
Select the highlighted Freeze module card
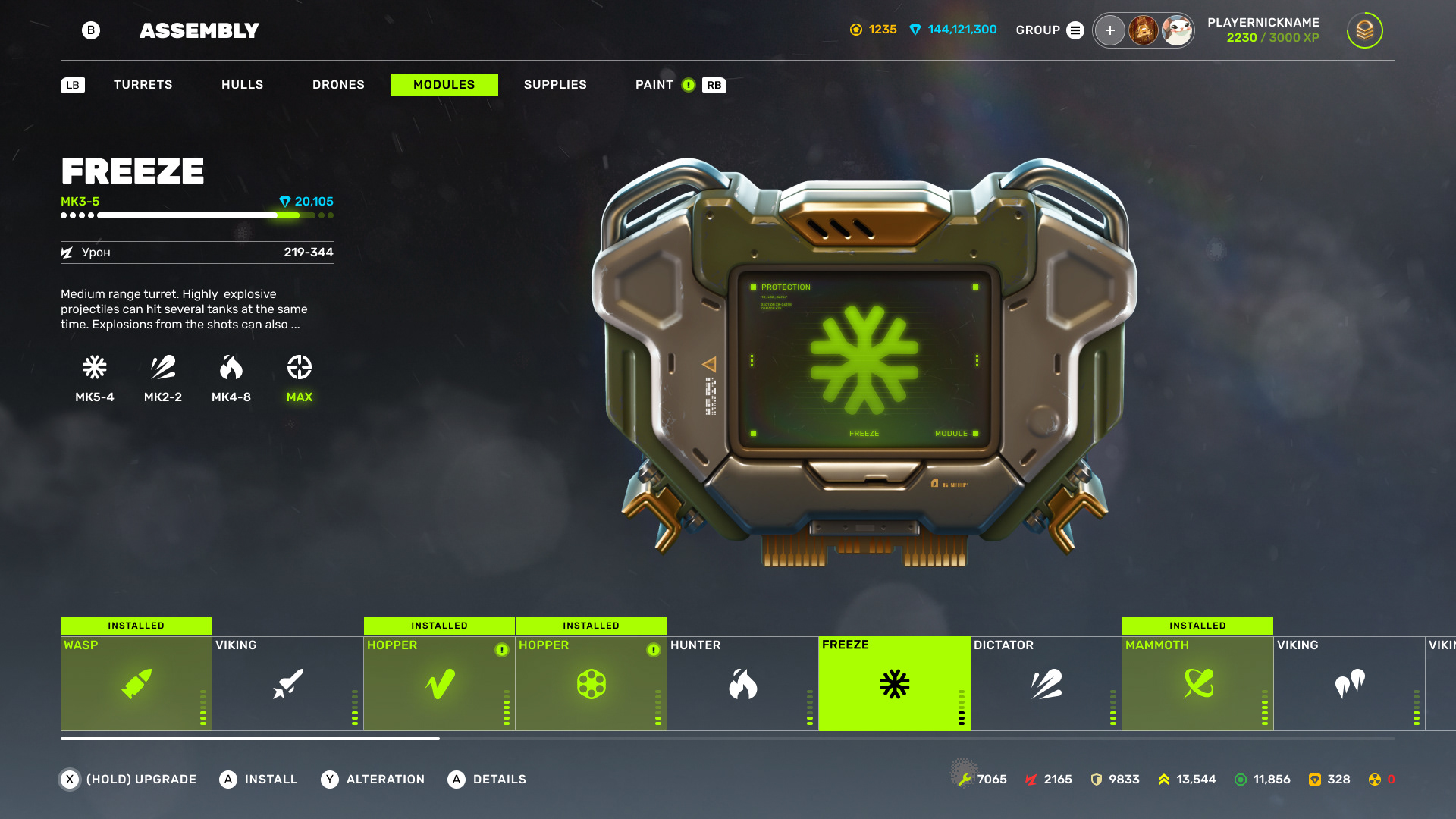[894, 683]
